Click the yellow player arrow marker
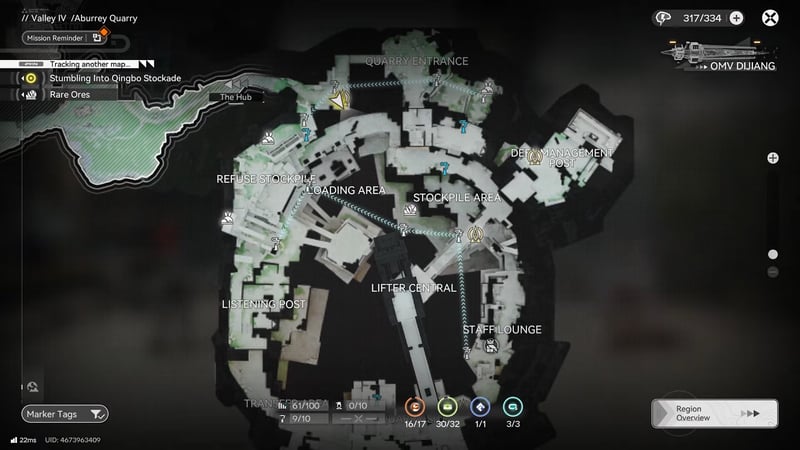The height and width of the screenshot is (450, 800). point(339,101)
